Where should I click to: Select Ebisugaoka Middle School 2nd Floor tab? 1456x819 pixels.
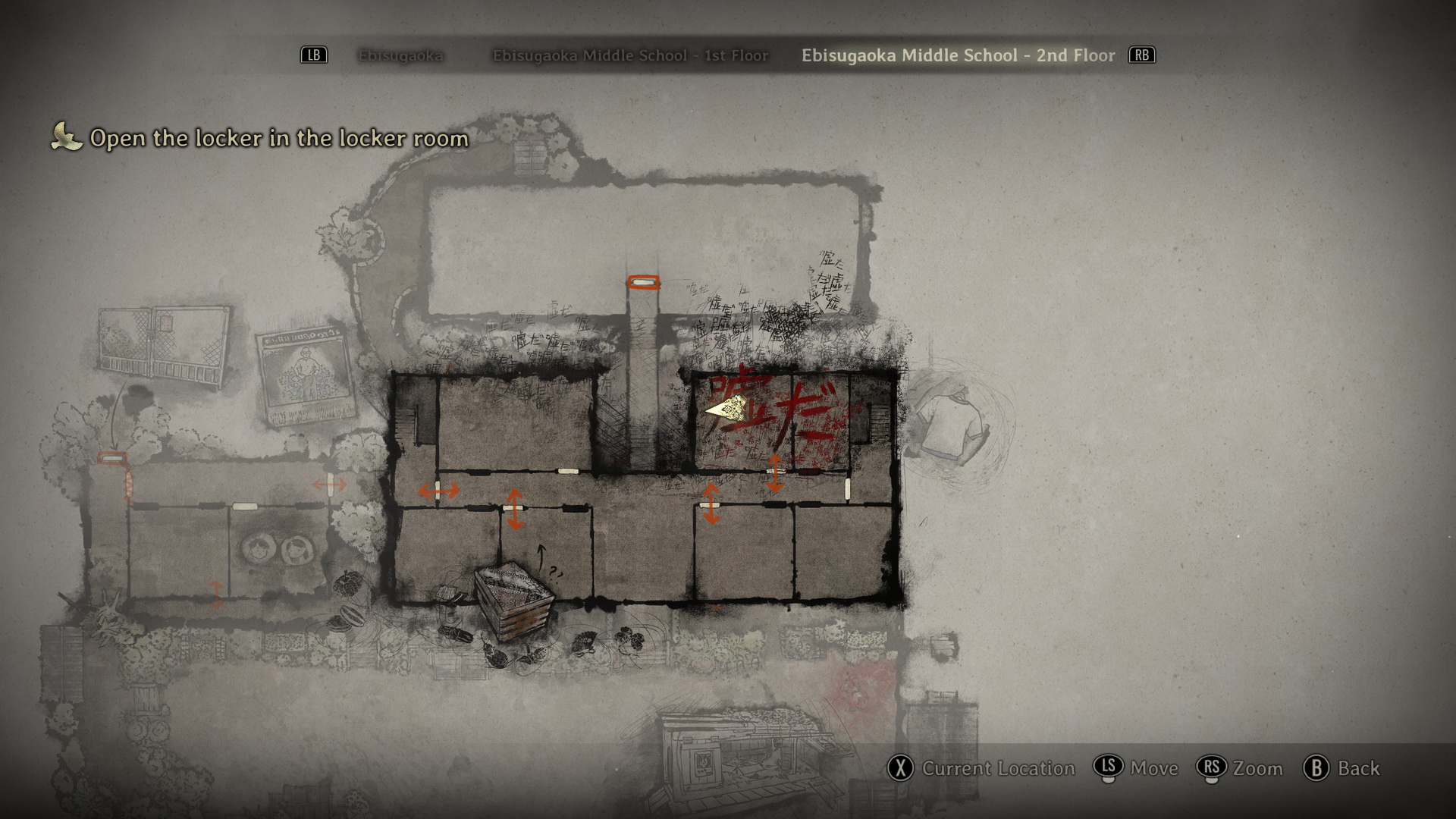(958, 55)
